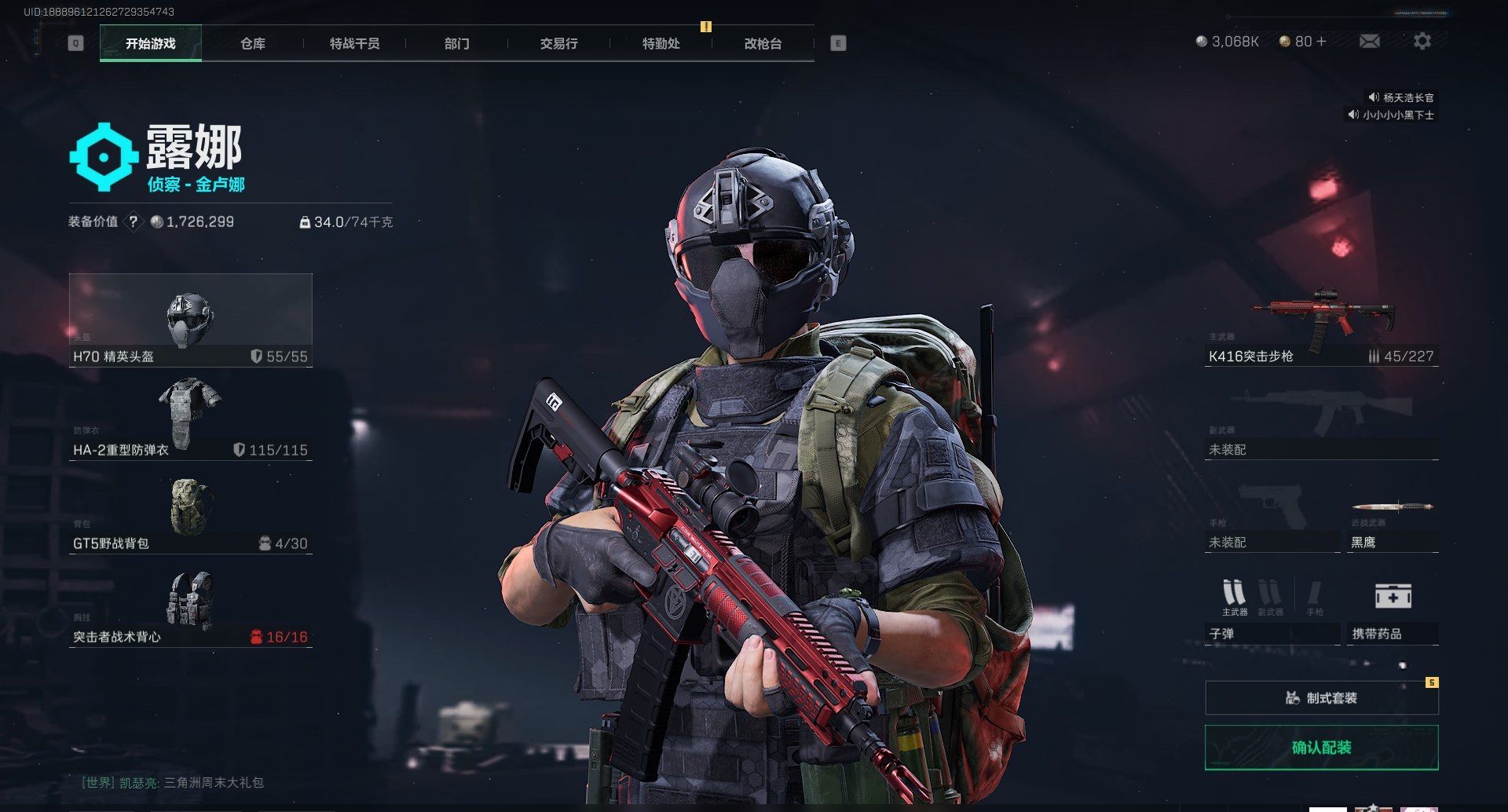Select the 突击者战术背心 chest rig slot

[190, 606]
